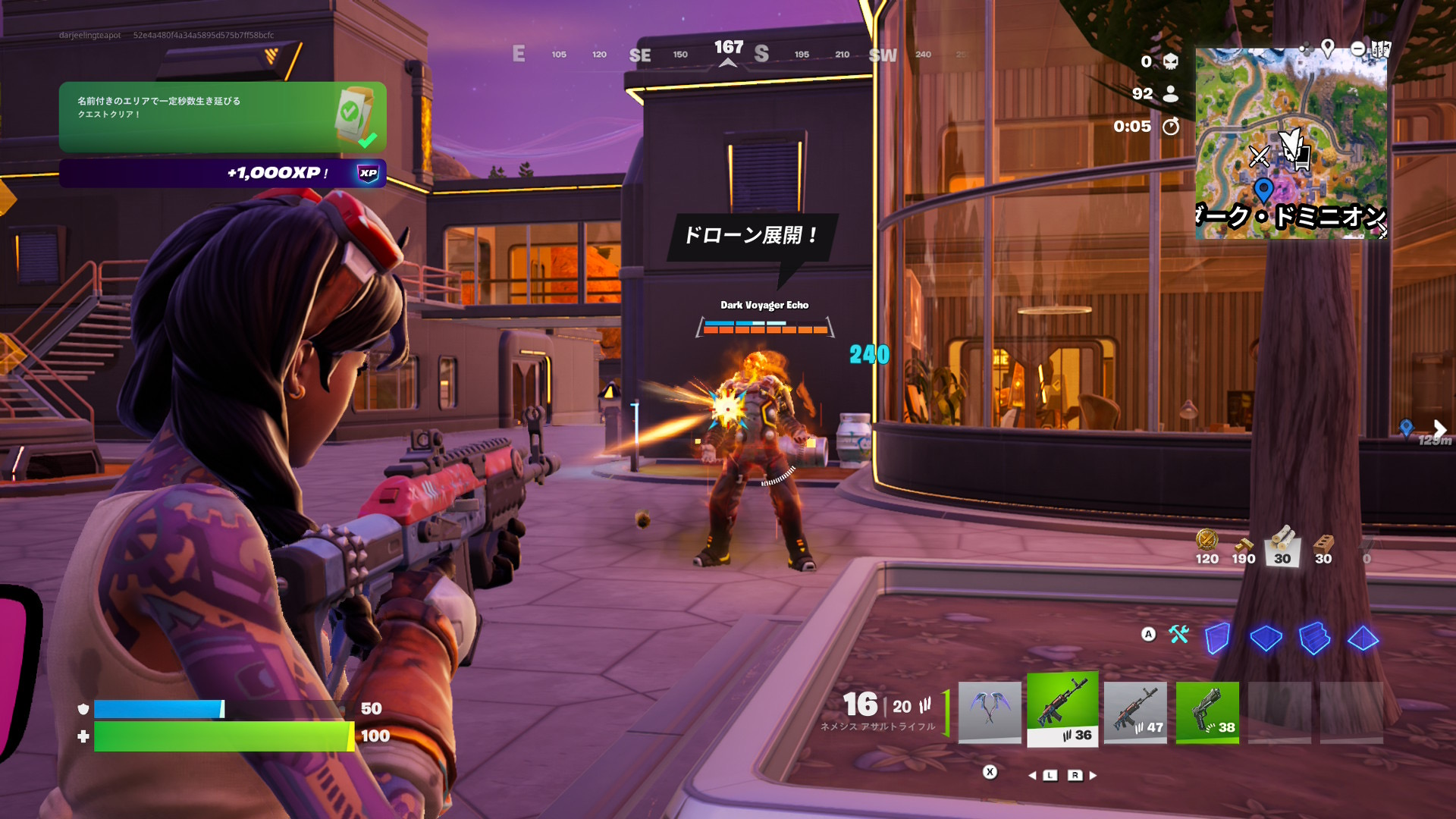Click the crossed swords marker on minimap
1456x819 pixels.
point(1259,156)
